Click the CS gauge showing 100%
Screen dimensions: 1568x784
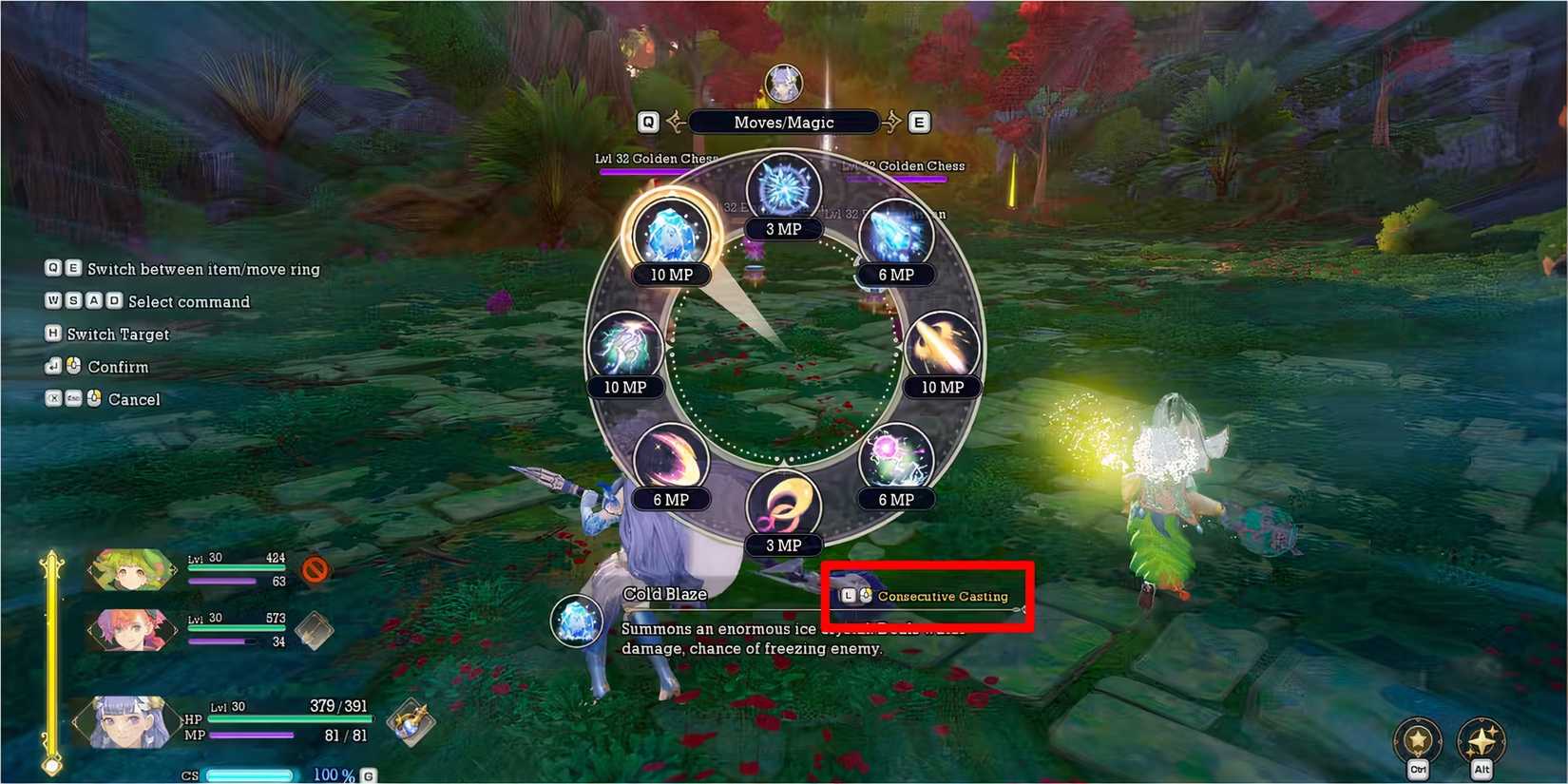(x=249, y=774)
